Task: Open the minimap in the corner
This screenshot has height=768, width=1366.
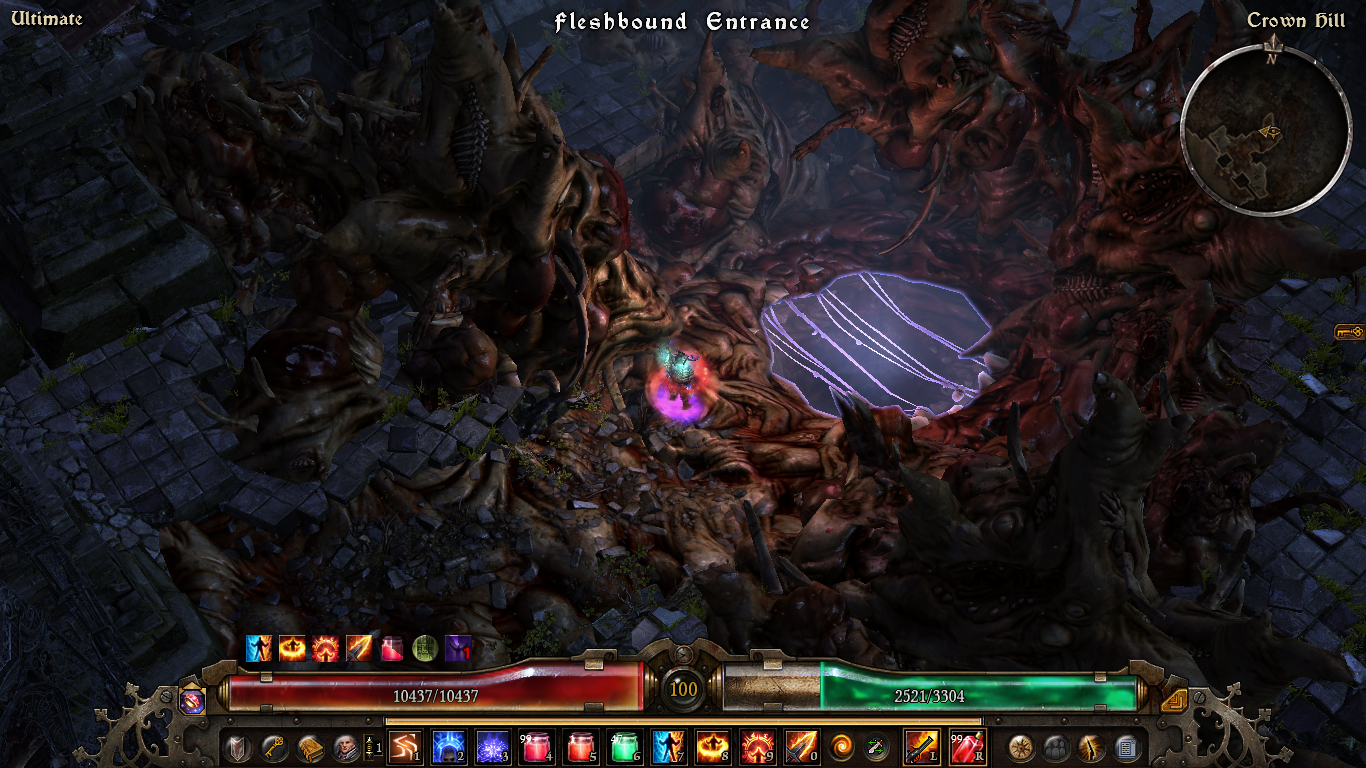Action: (x=1267, y=130)
